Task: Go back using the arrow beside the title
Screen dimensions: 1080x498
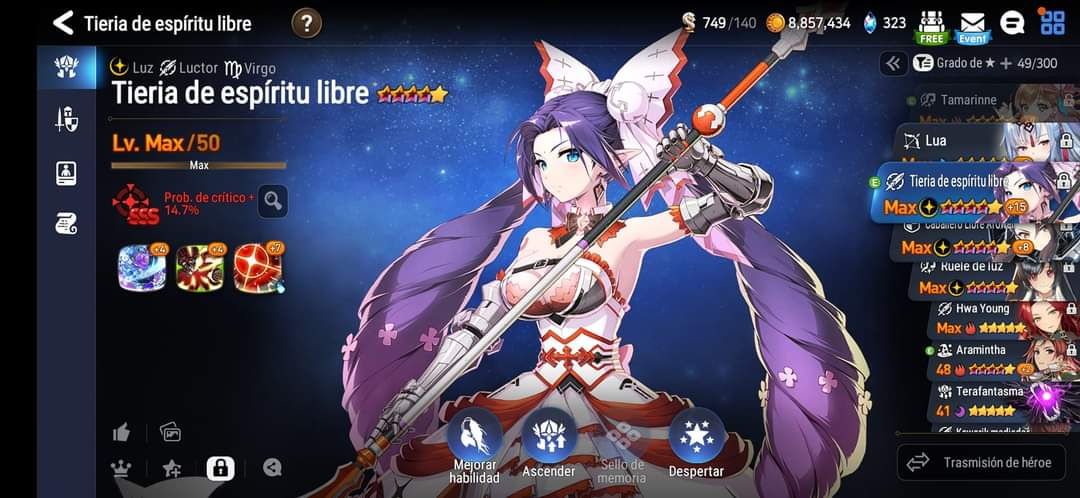Action: pyautogui.click(x=64, y=23)
